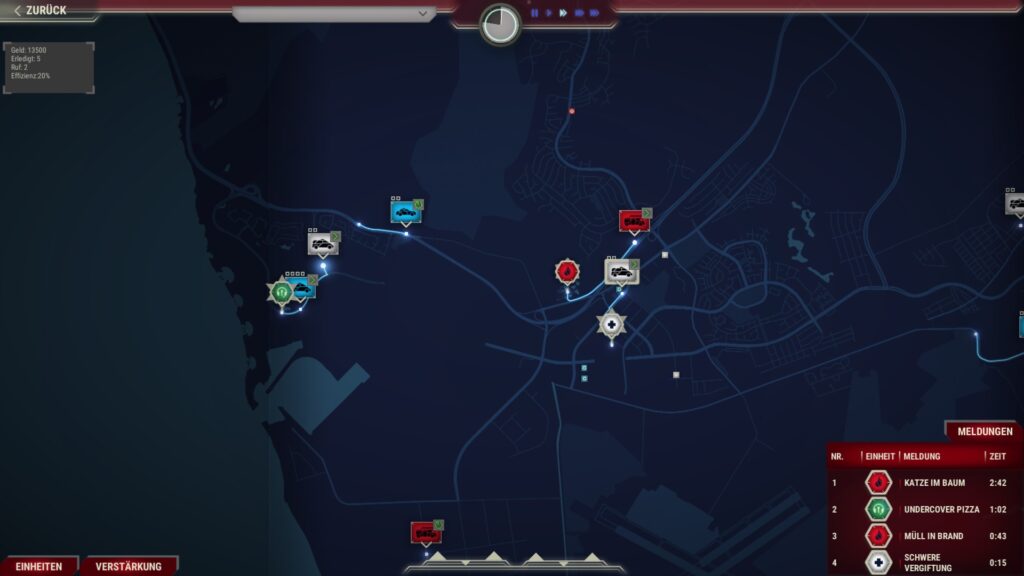This screenshot has height=576, width=1024.
Task: Select the red fire truck unit at bottom
Action: click(x=425, y=532)
